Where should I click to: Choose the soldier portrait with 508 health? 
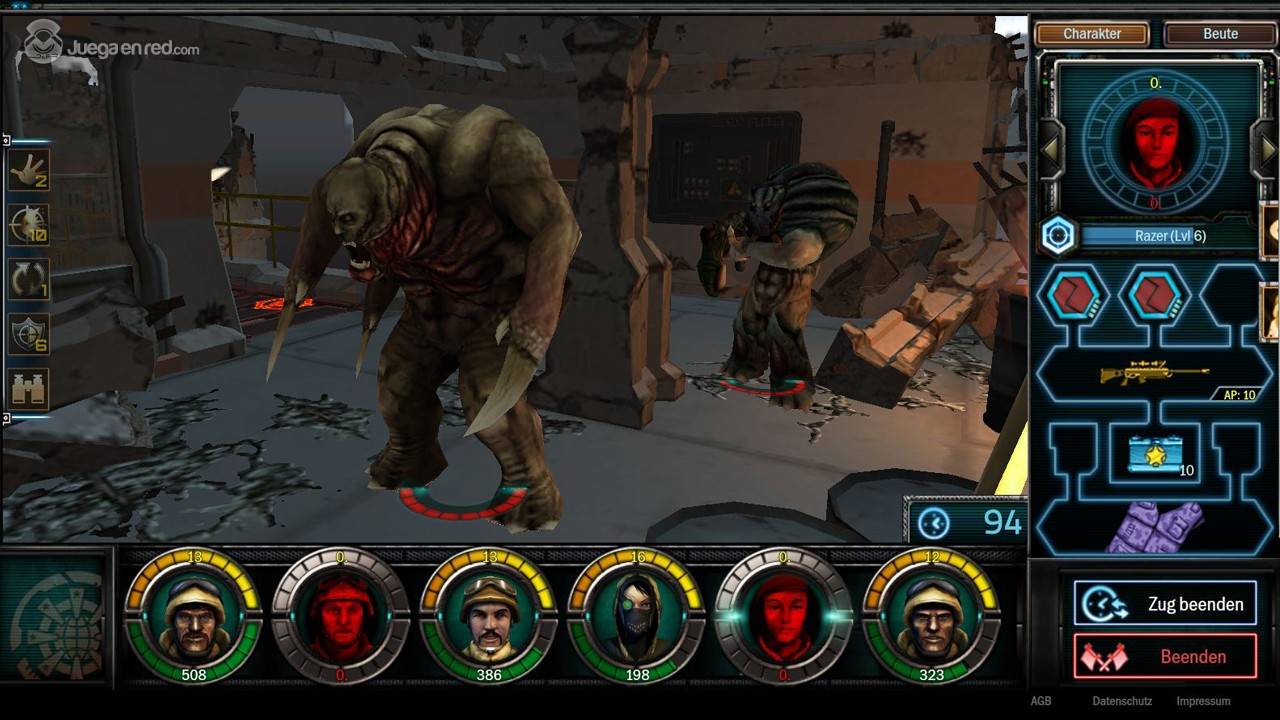tap(194, 617)
